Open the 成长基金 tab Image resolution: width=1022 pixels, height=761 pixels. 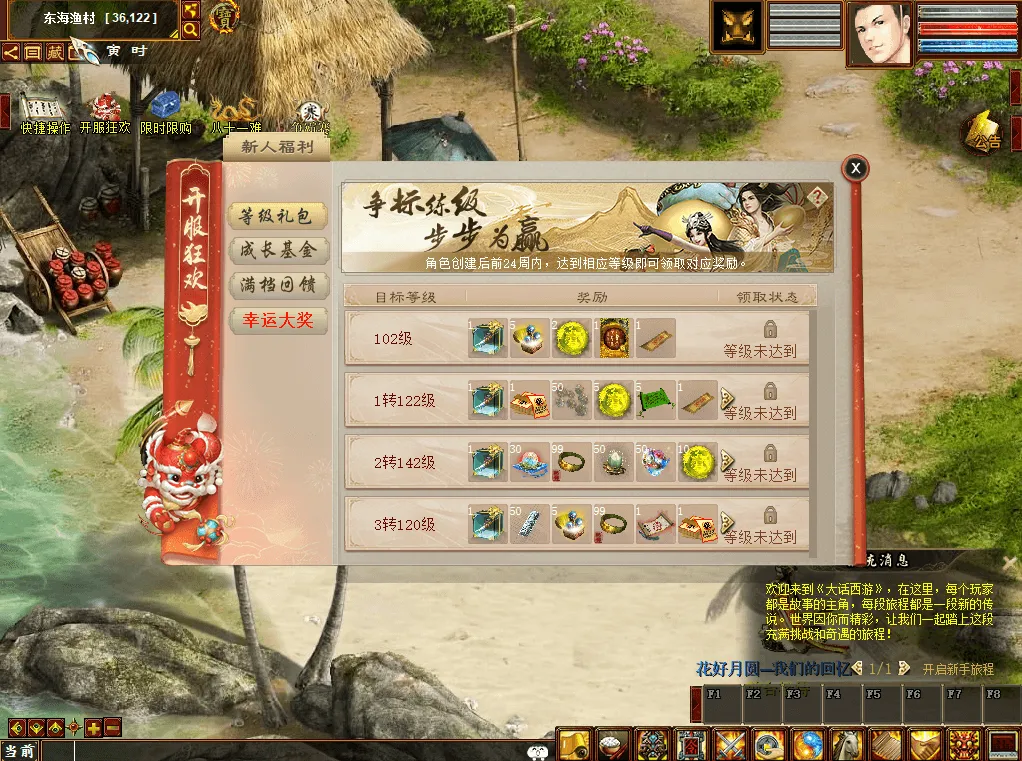277,250
